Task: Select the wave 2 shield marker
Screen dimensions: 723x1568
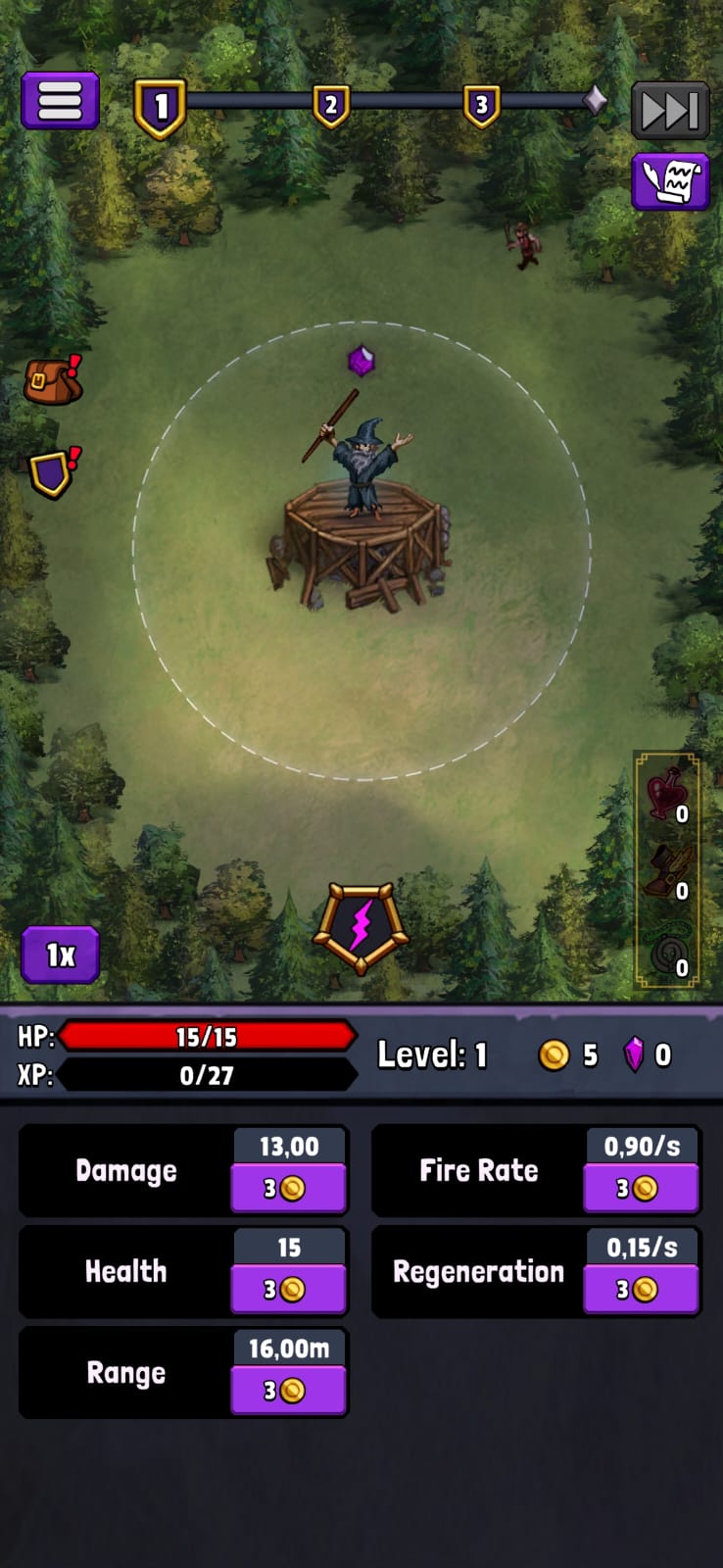Action: (x=331, y=106)
